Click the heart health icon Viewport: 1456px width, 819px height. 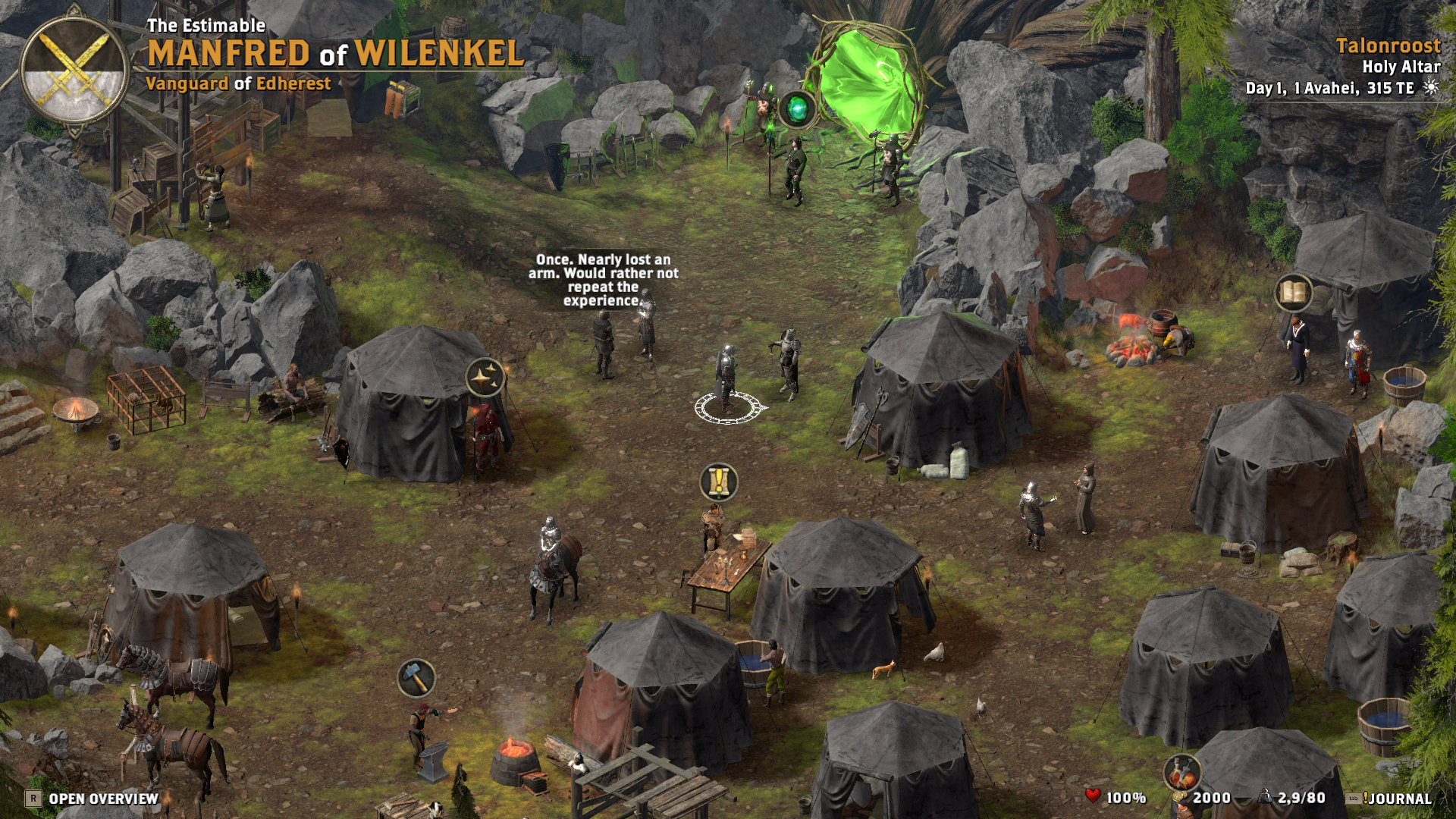coord(1094,795)
